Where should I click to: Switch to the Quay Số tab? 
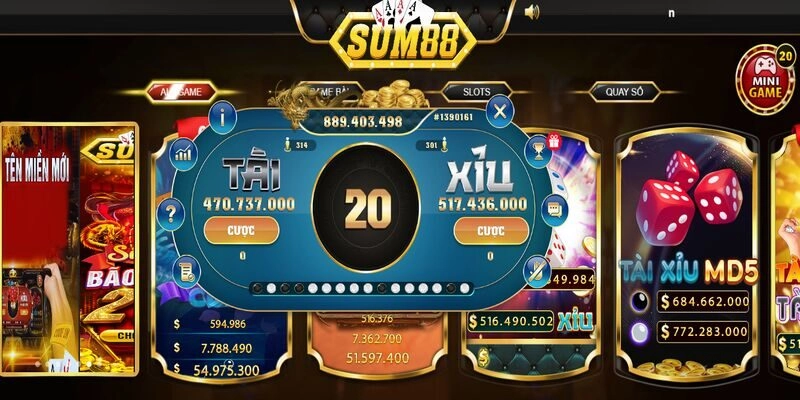click(x=623, y=91)
